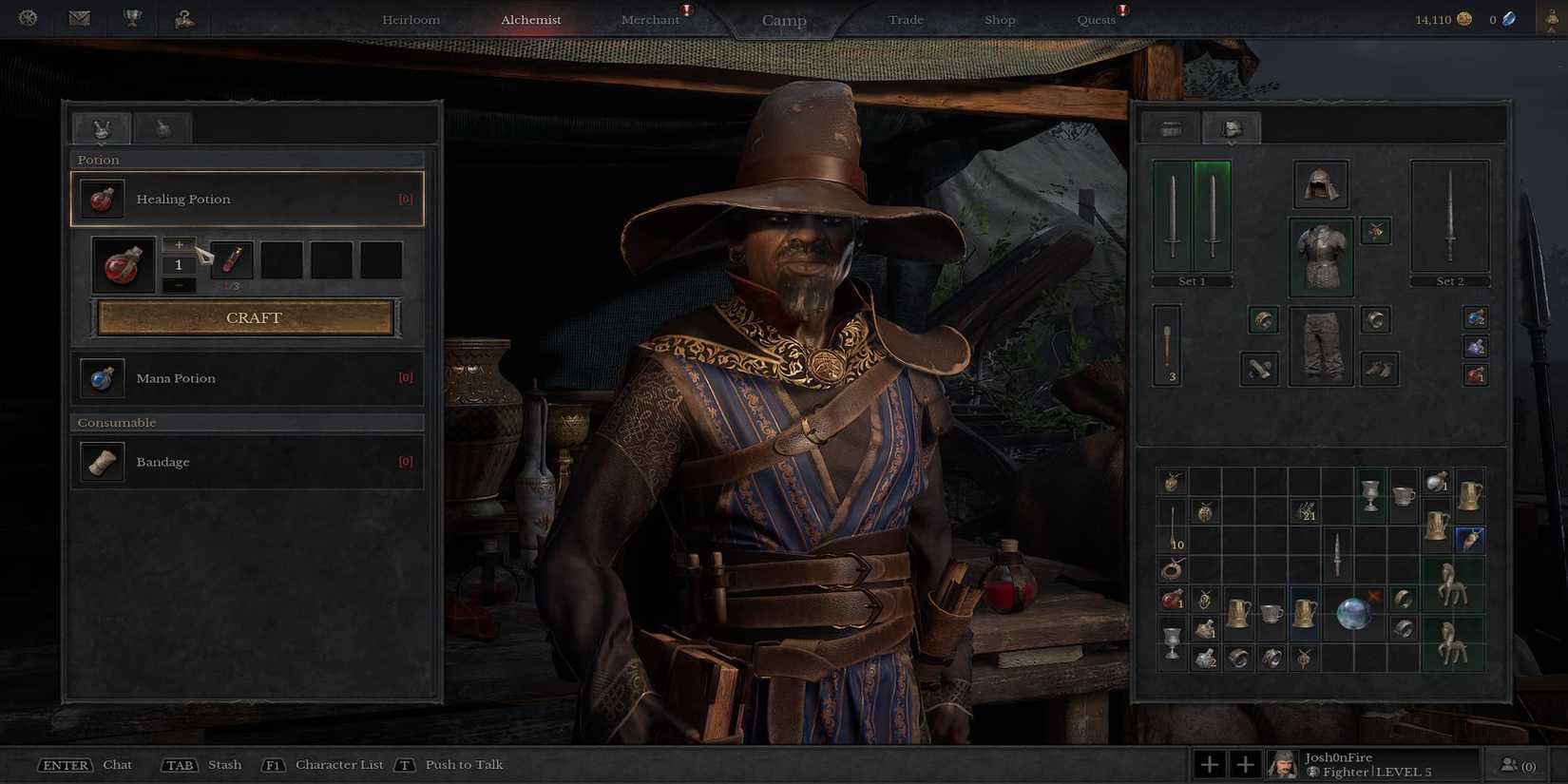Image resolution: width=1568 pixels, height=784 pixels.
Task: Select the Mana Potion recipe icon
Action: coord(101,377)
